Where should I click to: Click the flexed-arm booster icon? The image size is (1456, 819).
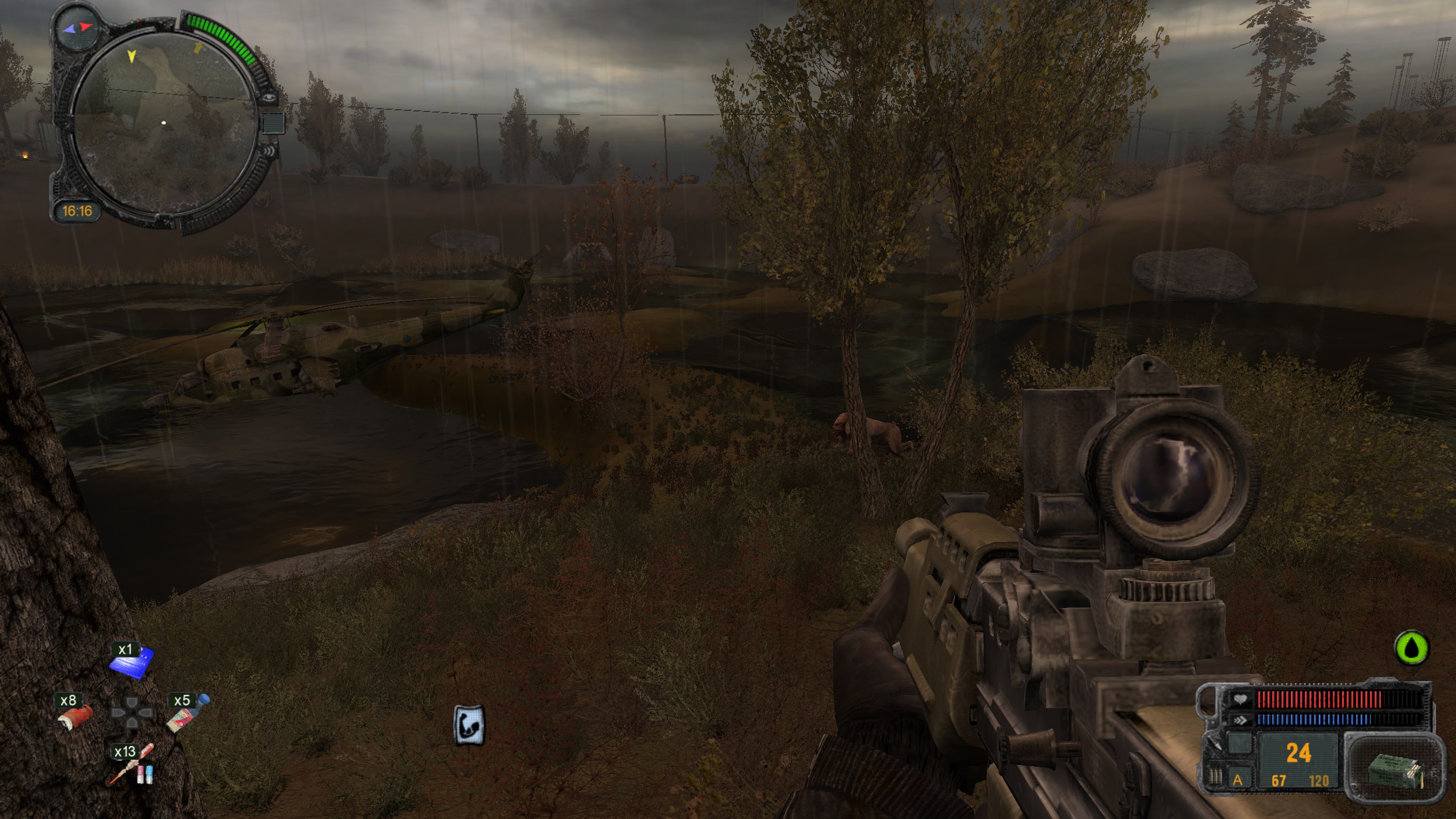469,725
